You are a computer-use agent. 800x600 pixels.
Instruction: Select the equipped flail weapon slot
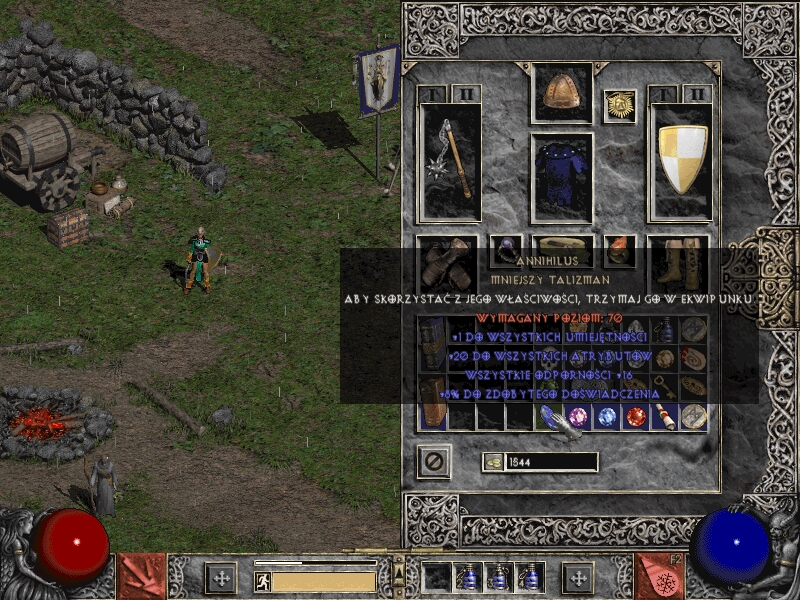[x=449, y=161]
